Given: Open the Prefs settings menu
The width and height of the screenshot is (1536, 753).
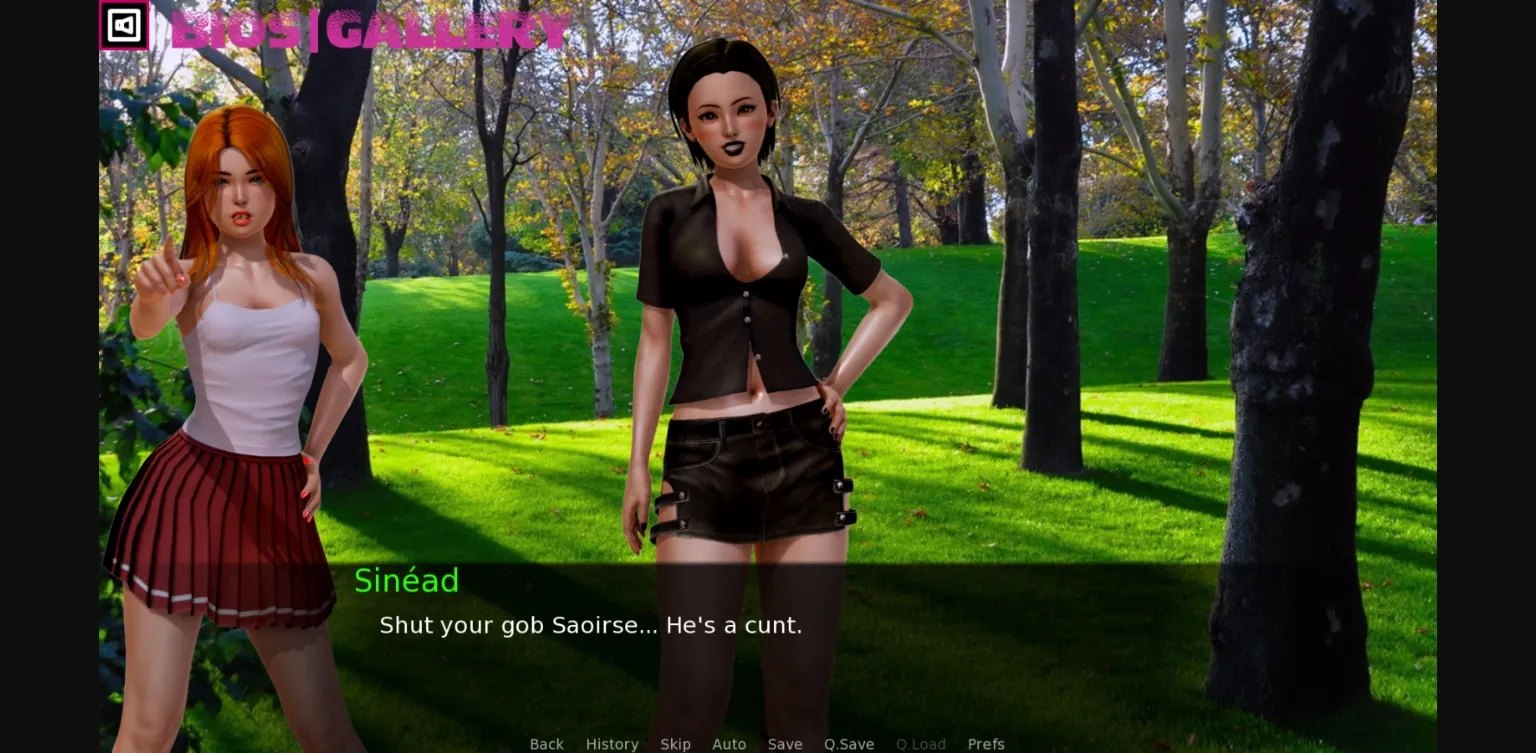Looking at the screenshot, I should click(986, 744).
